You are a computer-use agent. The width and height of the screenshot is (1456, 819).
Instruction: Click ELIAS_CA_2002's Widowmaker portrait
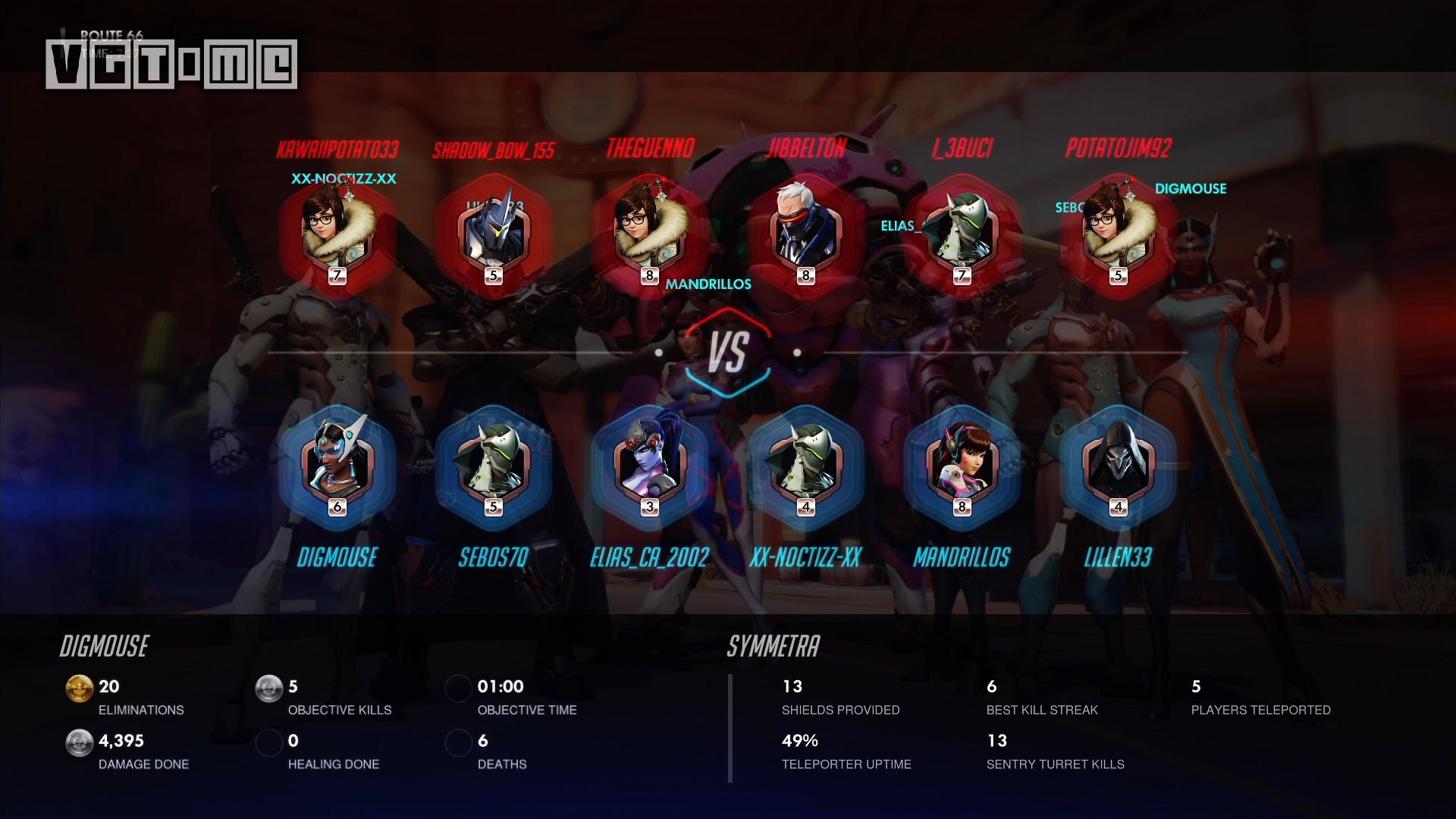tap(650, 464)
